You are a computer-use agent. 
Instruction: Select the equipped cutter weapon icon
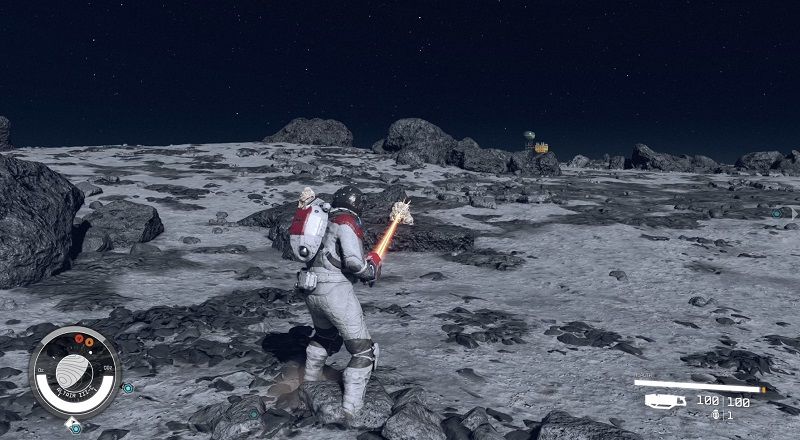tap(665, 401)
